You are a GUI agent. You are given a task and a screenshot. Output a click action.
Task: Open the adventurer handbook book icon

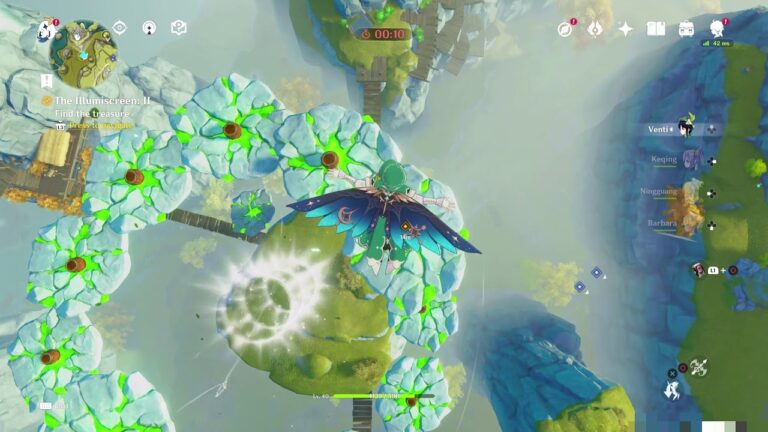(656, 29)
